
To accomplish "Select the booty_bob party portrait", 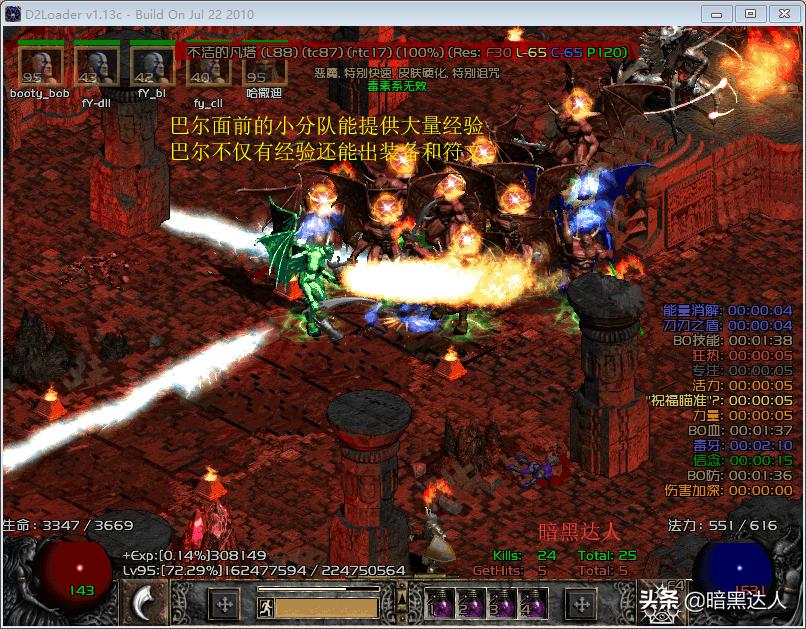I will tap(41, 66).
